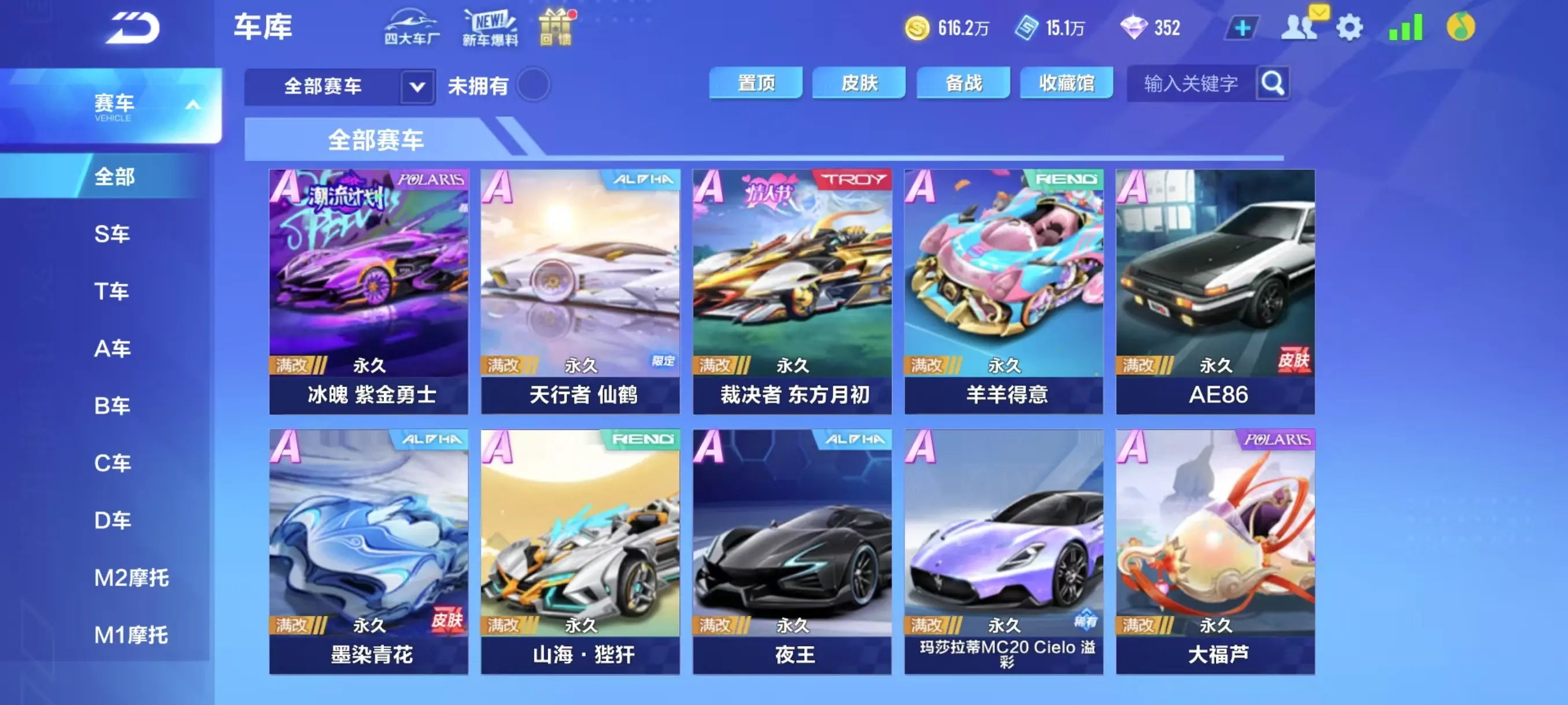Image resolution: width=1568 pixels, height=705 pixels.
Task: View the 新车爆料 NEW reveal icon
Action: [x=491, y=27]
